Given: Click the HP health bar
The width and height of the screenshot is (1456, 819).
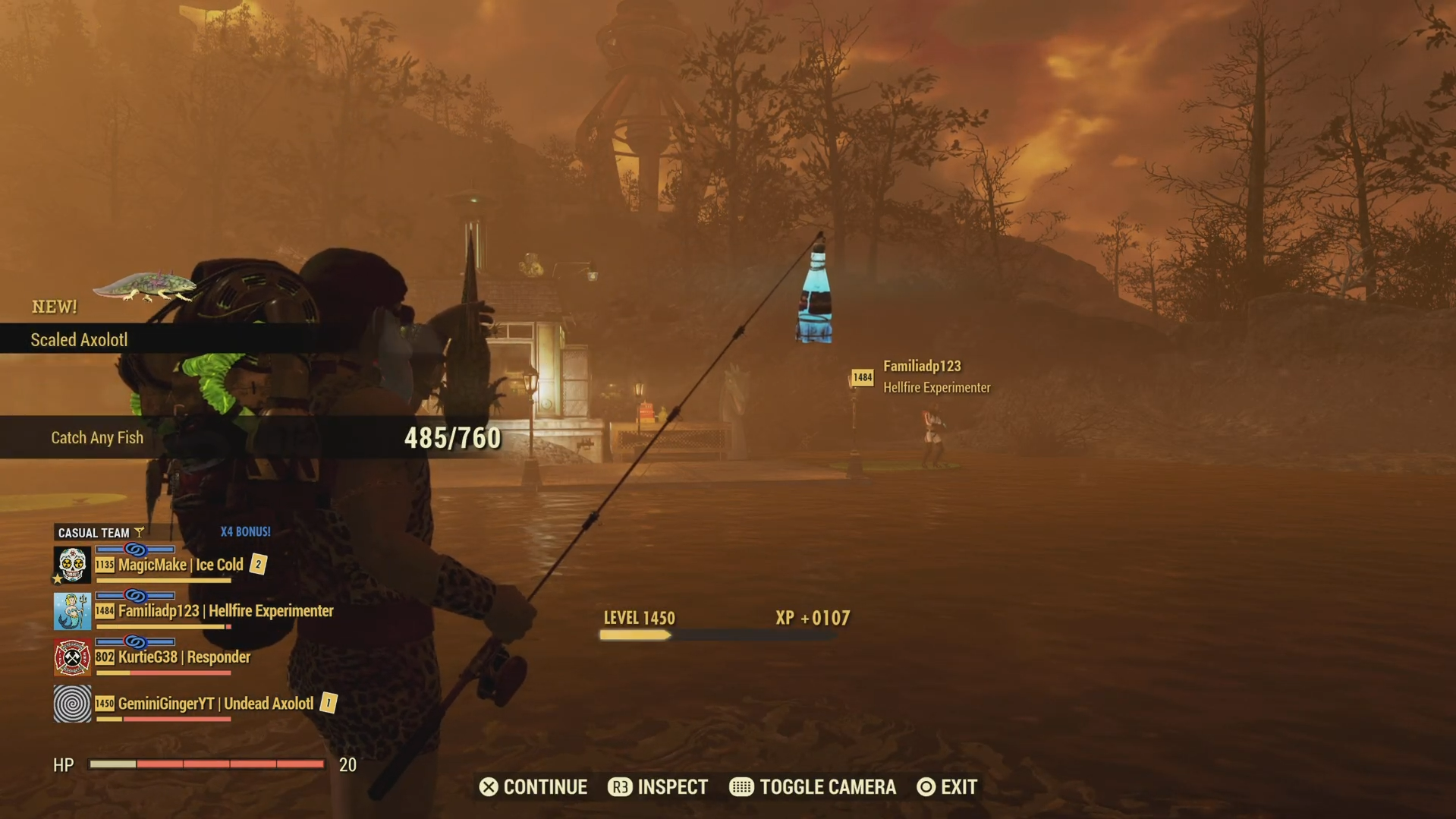Looking at the screenshot, I should click(x=209, y=764).
